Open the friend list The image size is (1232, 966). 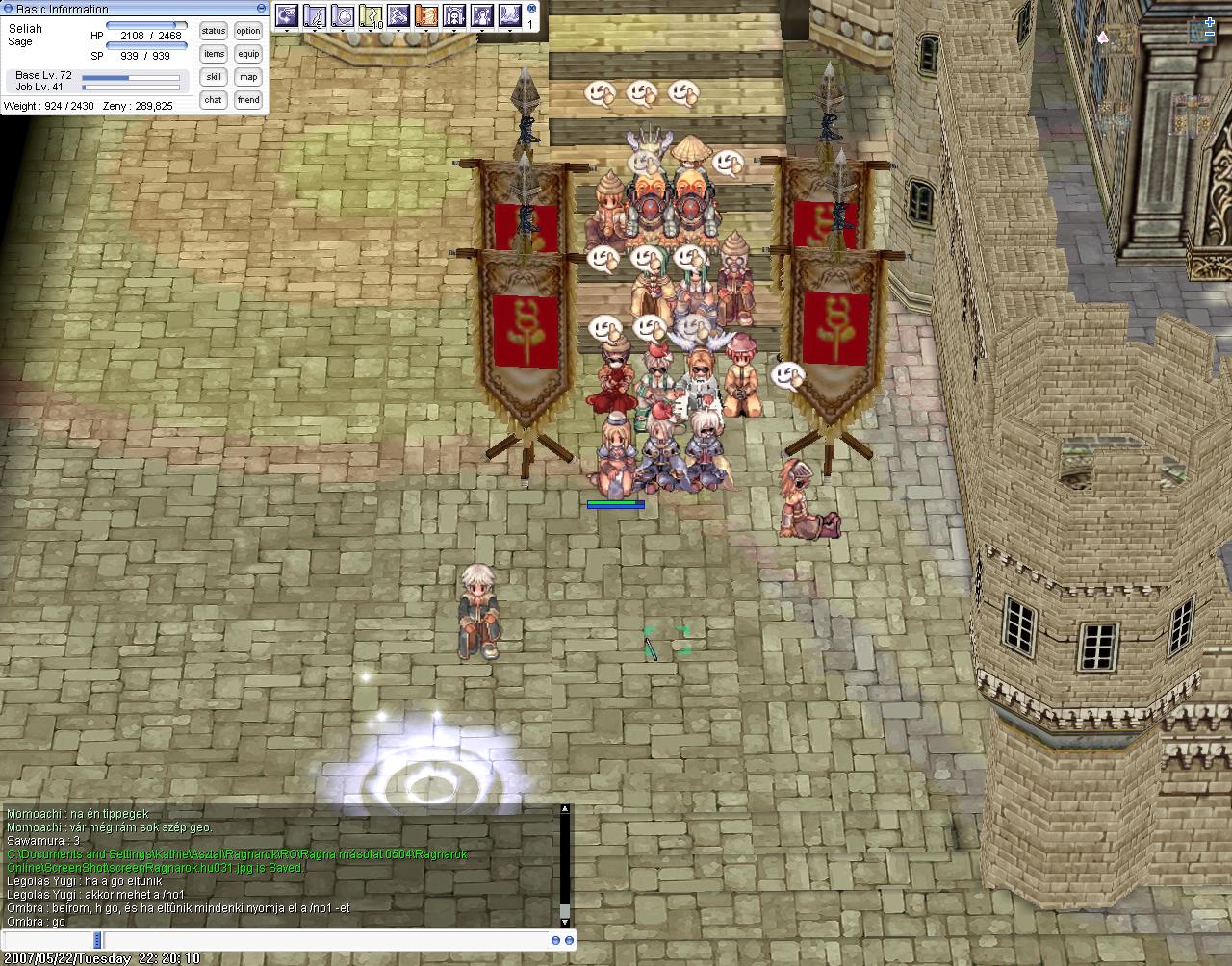248,100
